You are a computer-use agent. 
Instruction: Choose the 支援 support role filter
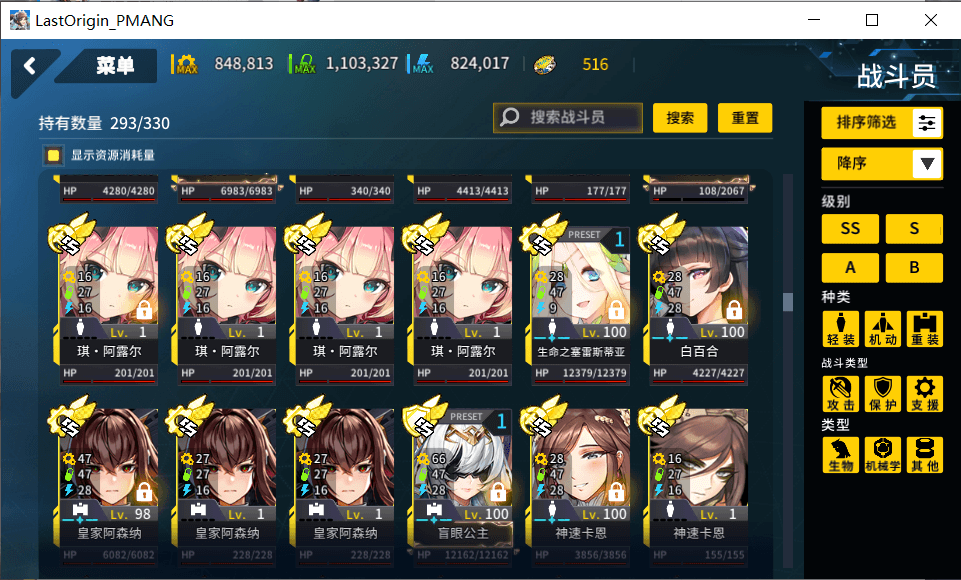click(x=925, y=394)
